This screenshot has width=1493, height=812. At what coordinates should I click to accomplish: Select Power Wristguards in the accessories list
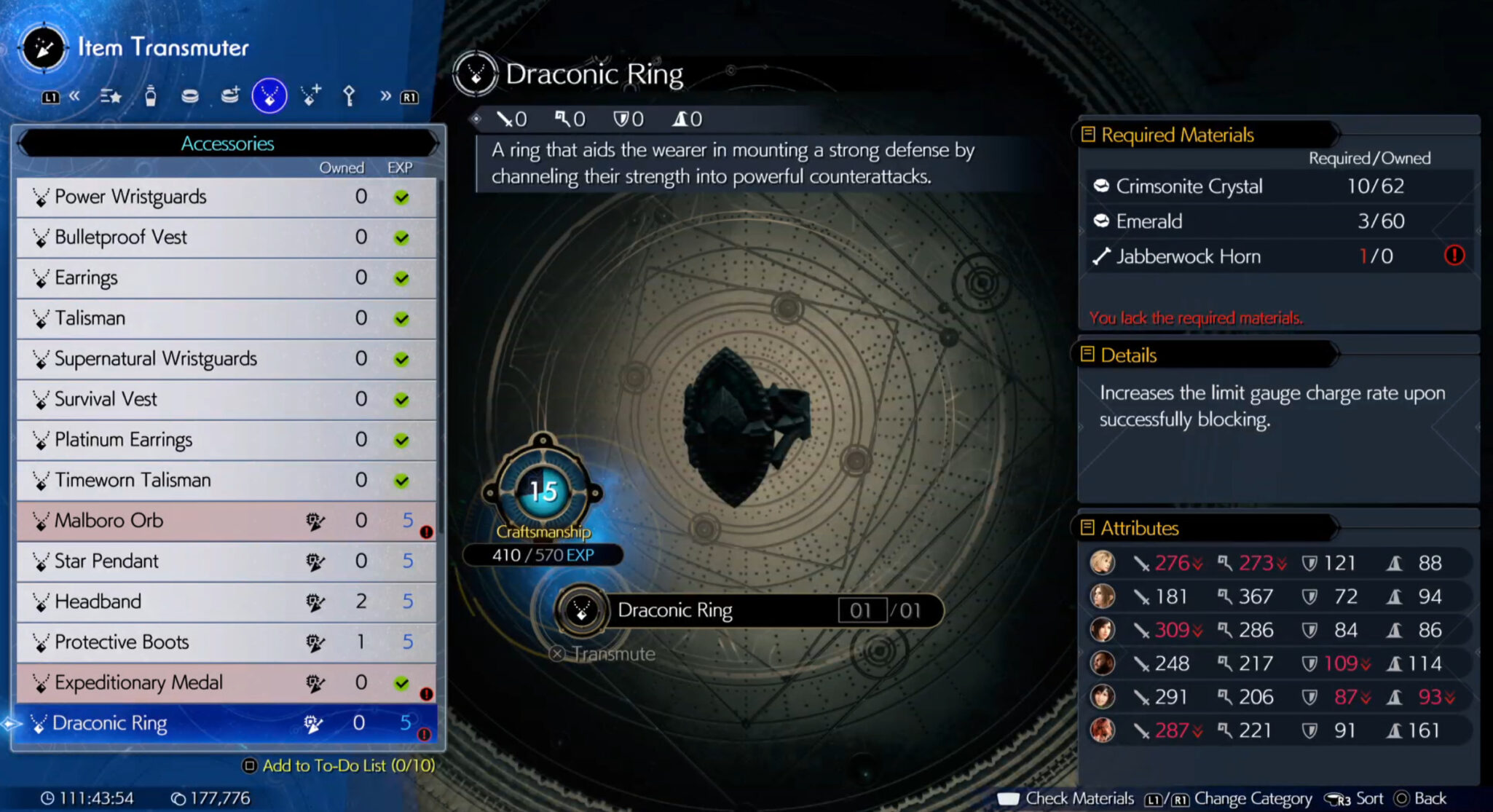[x=226, y=197]
